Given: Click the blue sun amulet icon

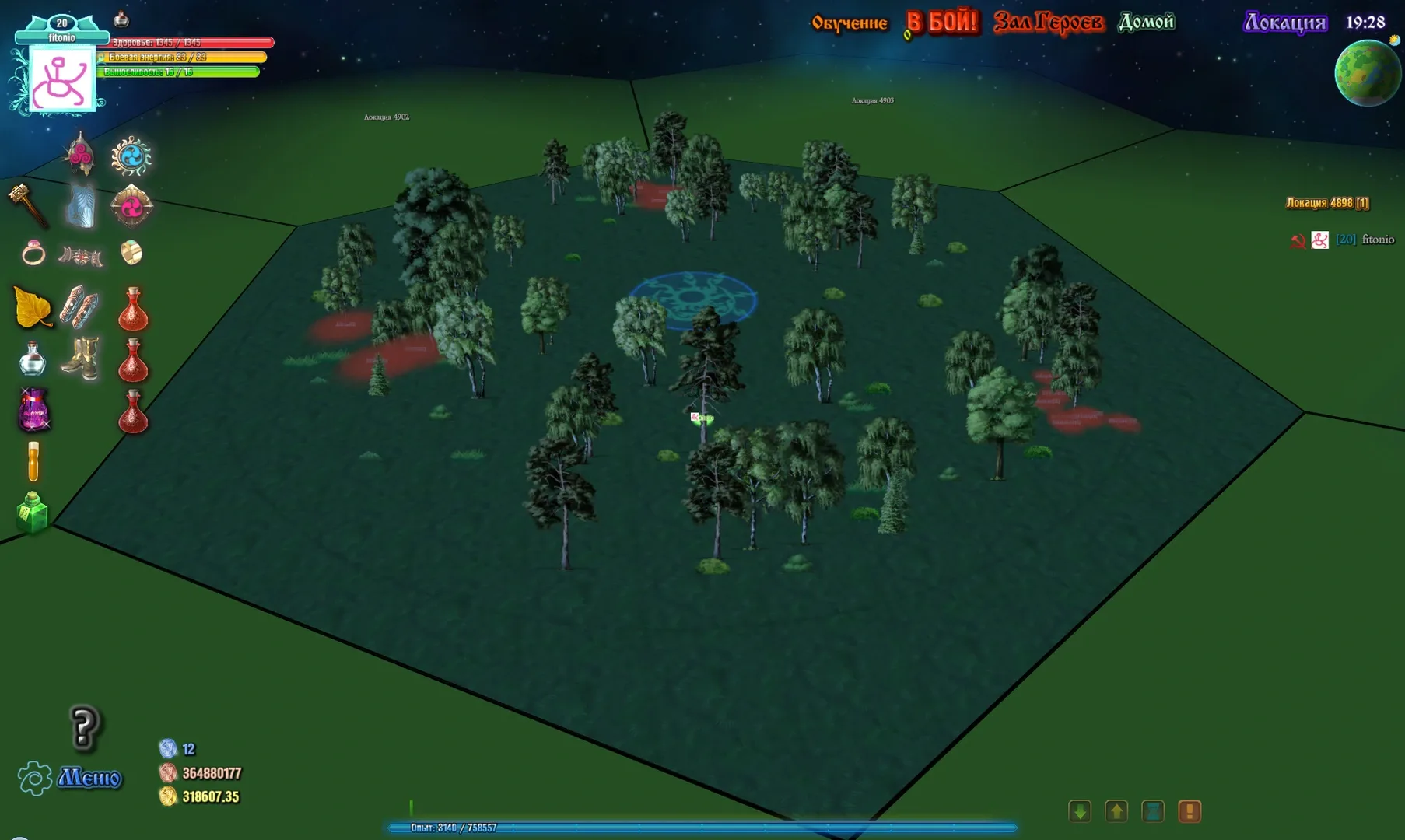Looking at the screenshot, I should tap(131, 156).
